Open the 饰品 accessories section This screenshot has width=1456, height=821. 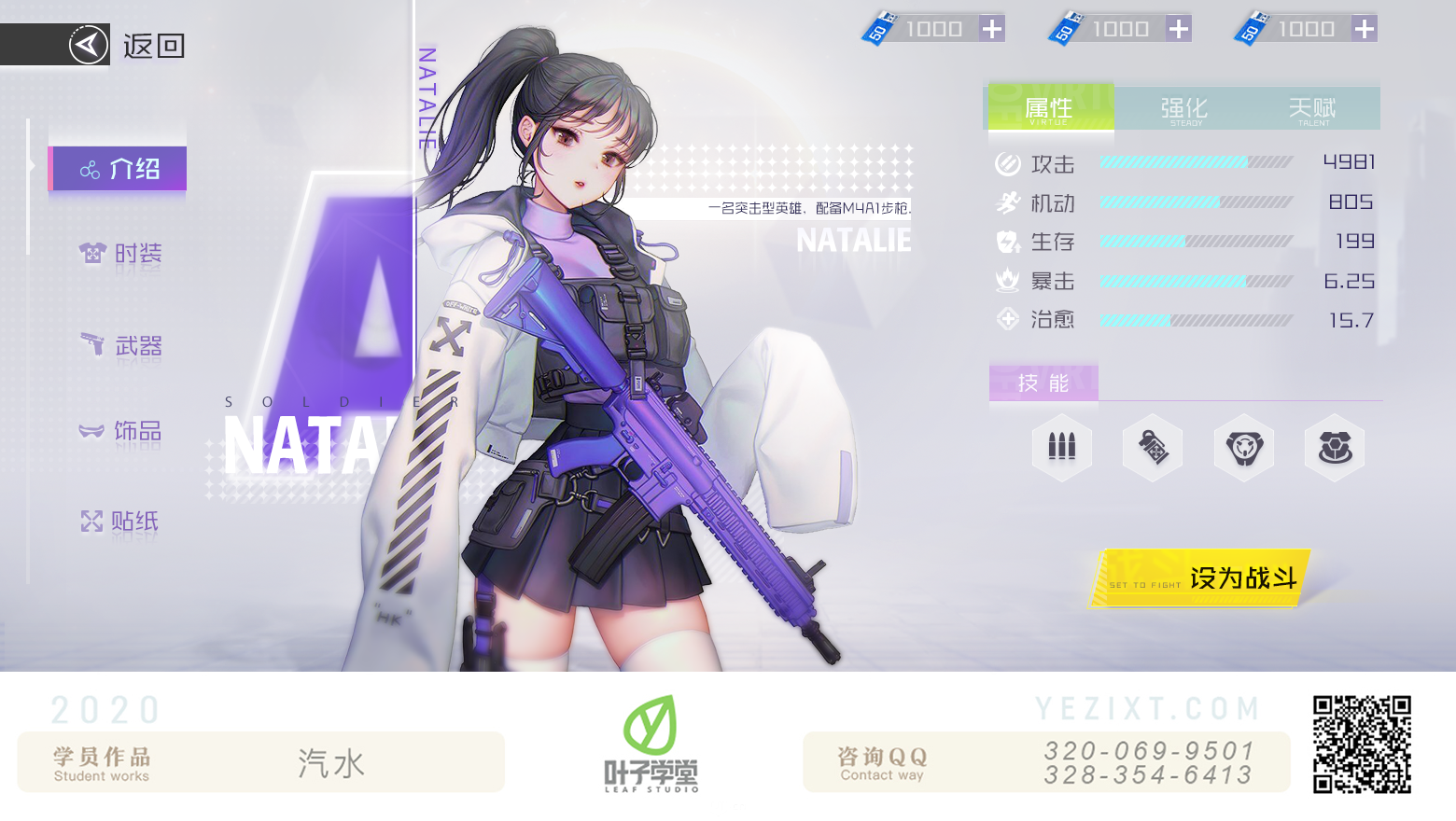(x=121, y=431)
